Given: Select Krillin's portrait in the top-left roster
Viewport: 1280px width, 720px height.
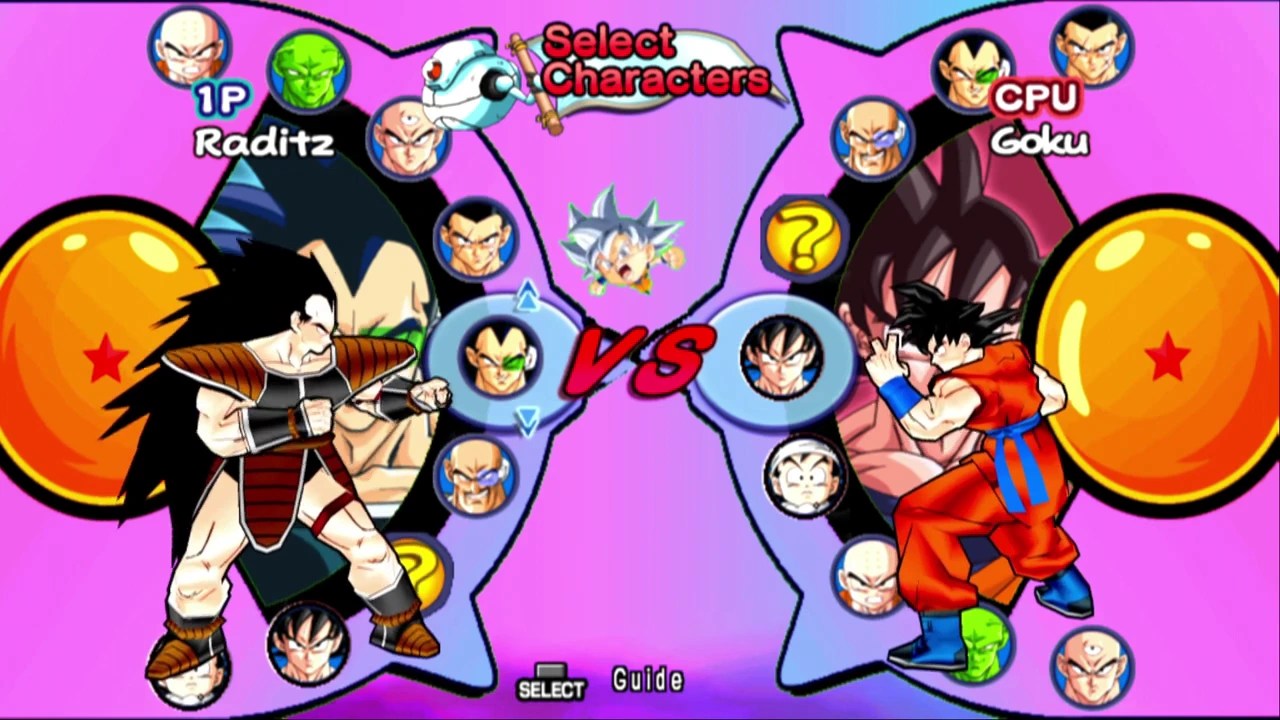Looking at the screenshot, I should tap(190, 45).
